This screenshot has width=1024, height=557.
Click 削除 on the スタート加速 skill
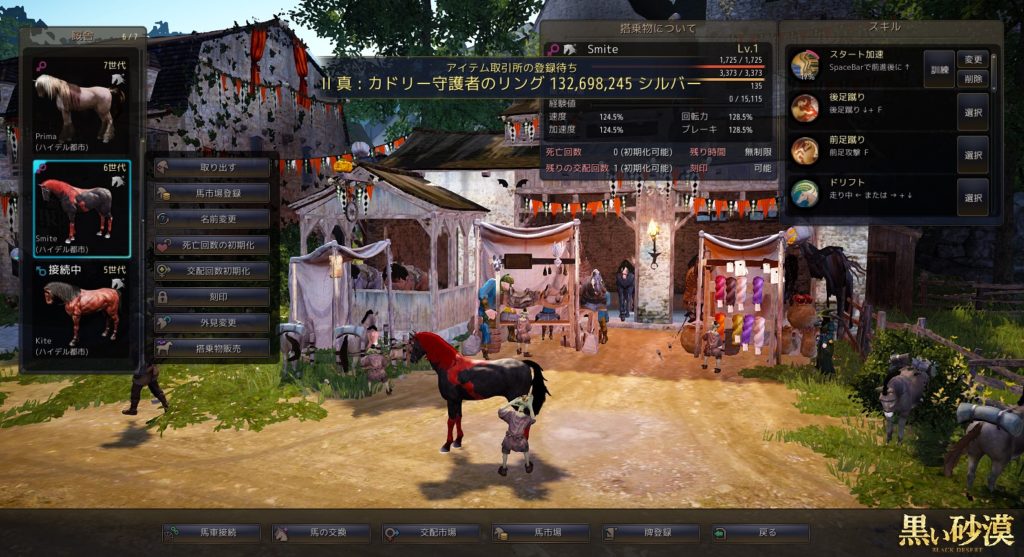[973, 78]
